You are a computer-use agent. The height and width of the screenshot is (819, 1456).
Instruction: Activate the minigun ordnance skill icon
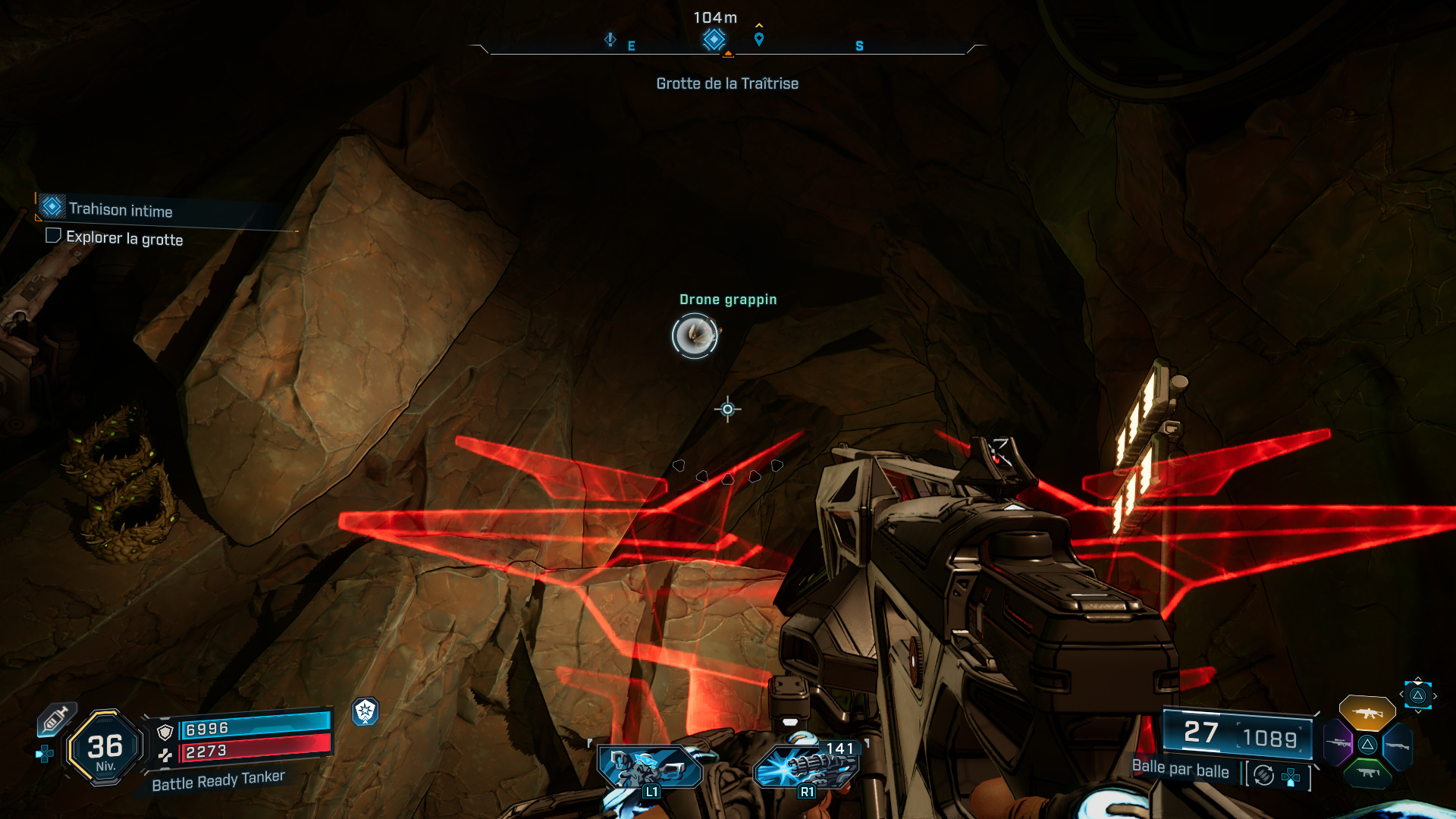pos(807,767)
